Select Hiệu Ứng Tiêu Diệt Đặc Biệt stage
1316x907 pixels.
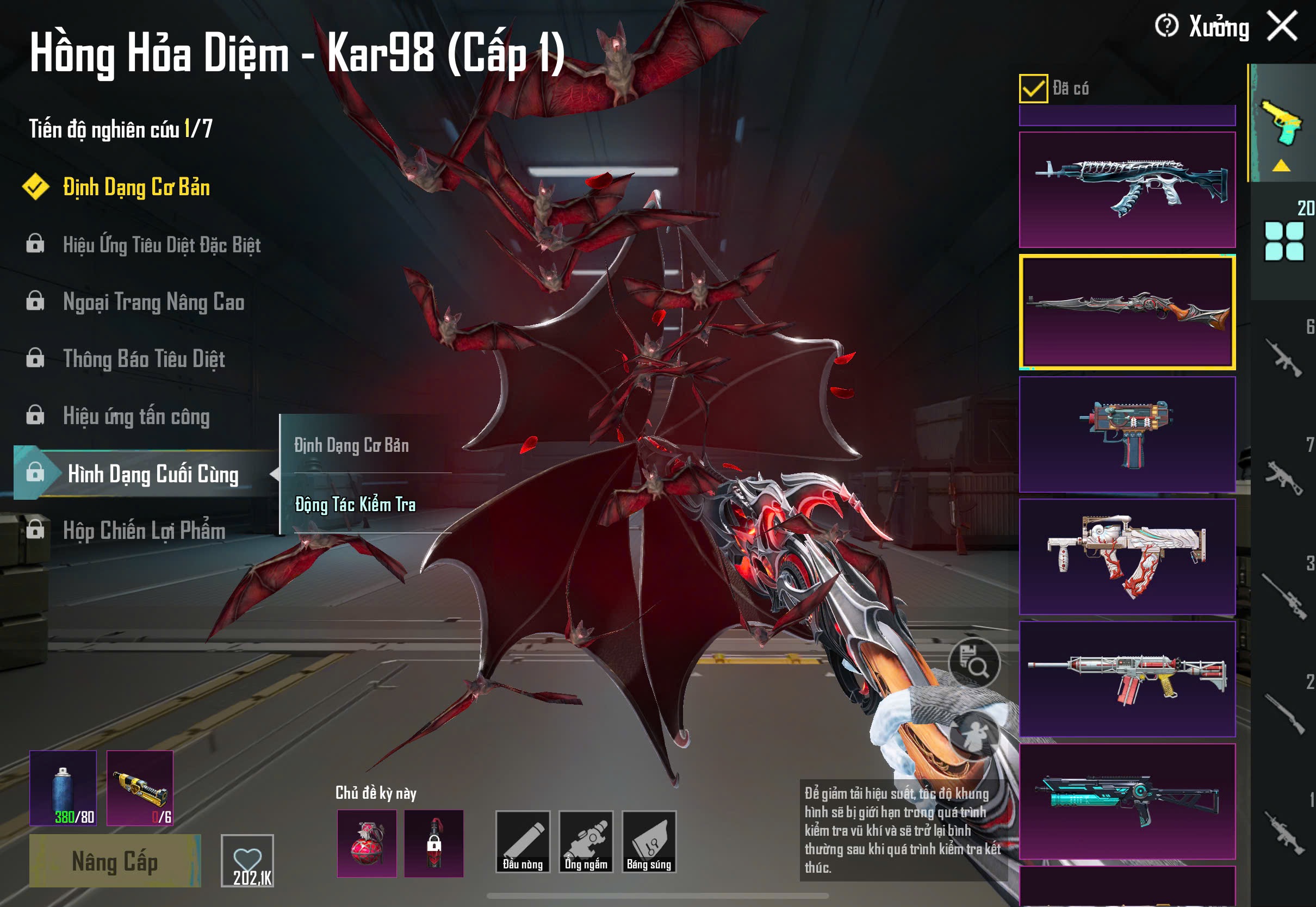162,245
